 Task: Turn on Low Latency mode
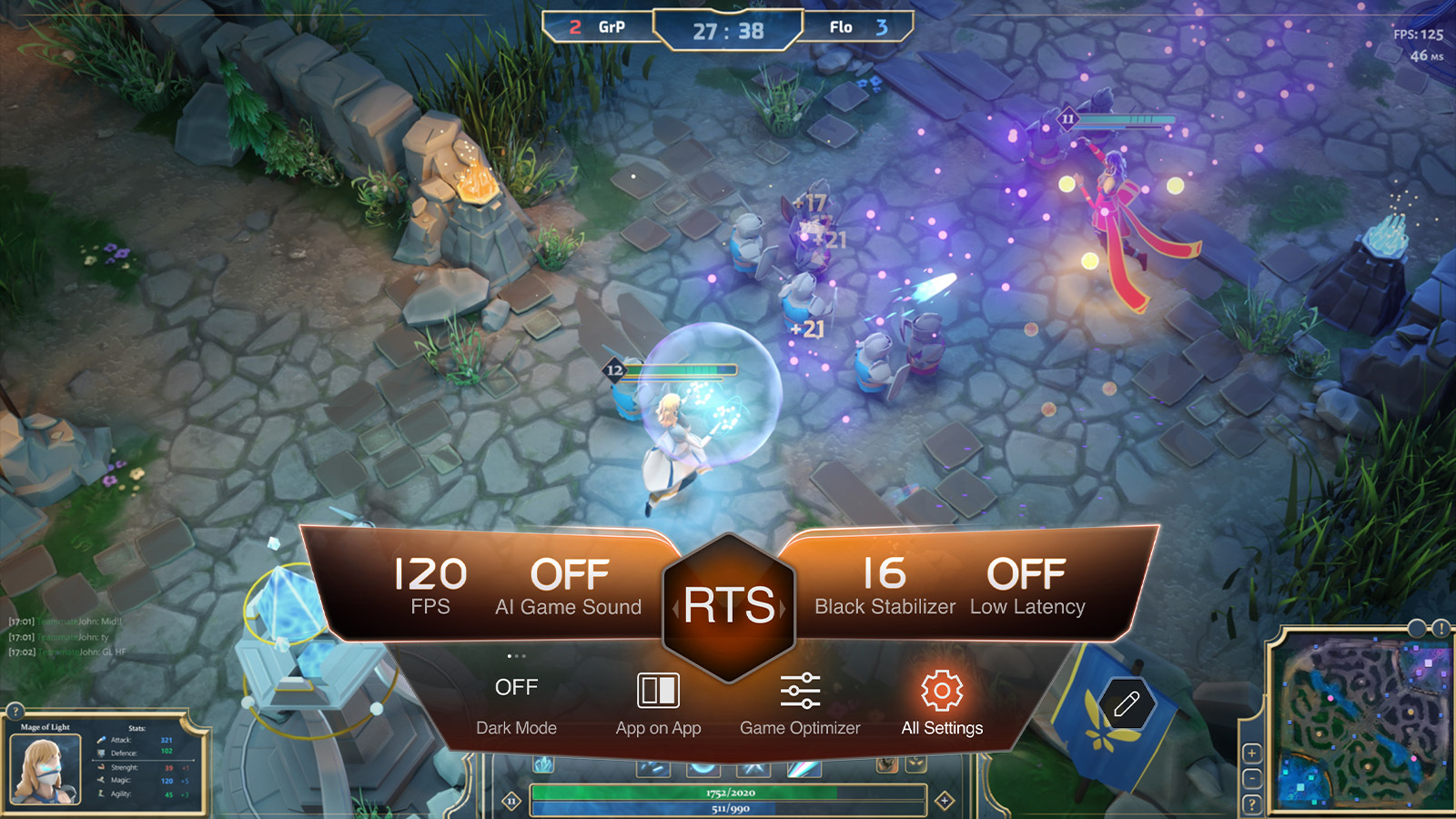(1029, 574)
